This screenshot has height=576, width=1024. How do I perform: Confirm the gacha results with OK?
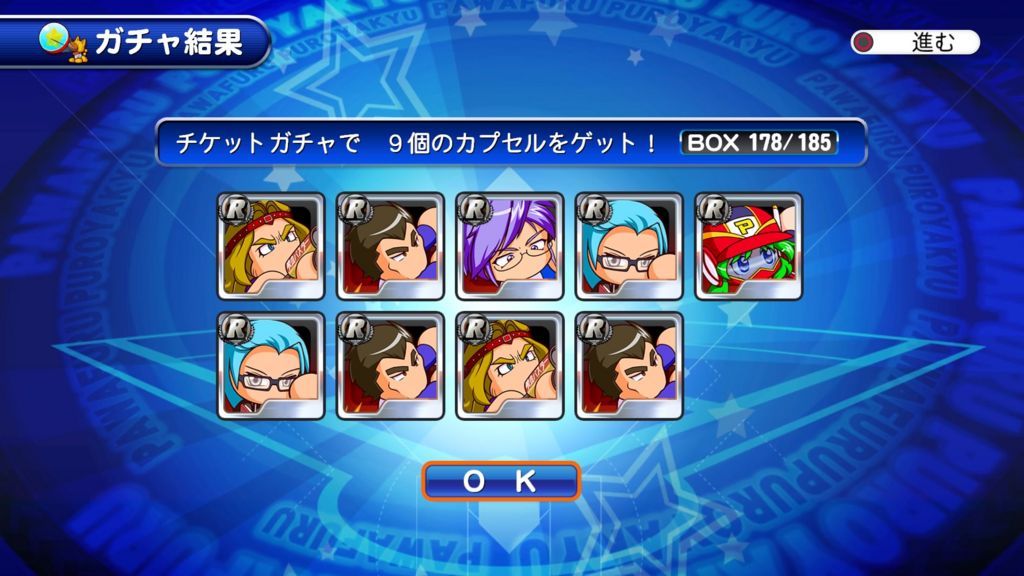(501, 481)
